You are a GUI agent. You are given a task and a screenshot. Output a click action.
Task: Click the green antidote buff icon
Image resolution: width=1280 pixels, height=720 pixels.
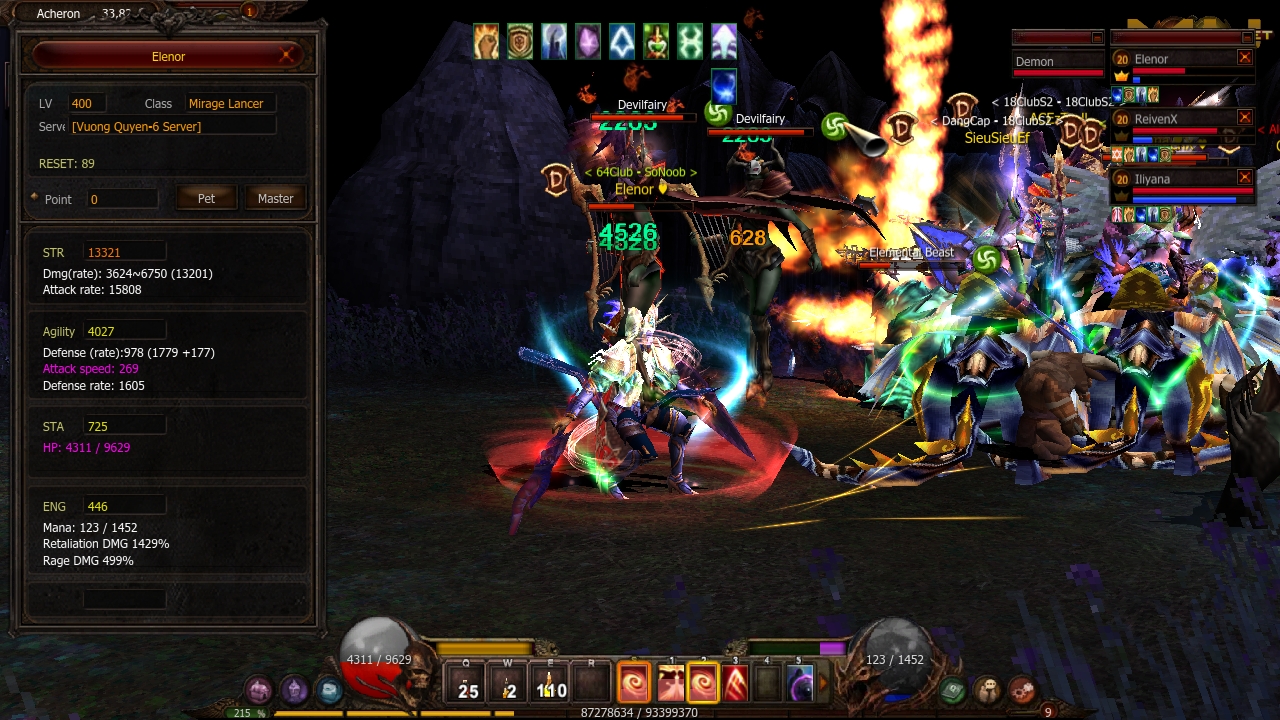pos(656,40)
